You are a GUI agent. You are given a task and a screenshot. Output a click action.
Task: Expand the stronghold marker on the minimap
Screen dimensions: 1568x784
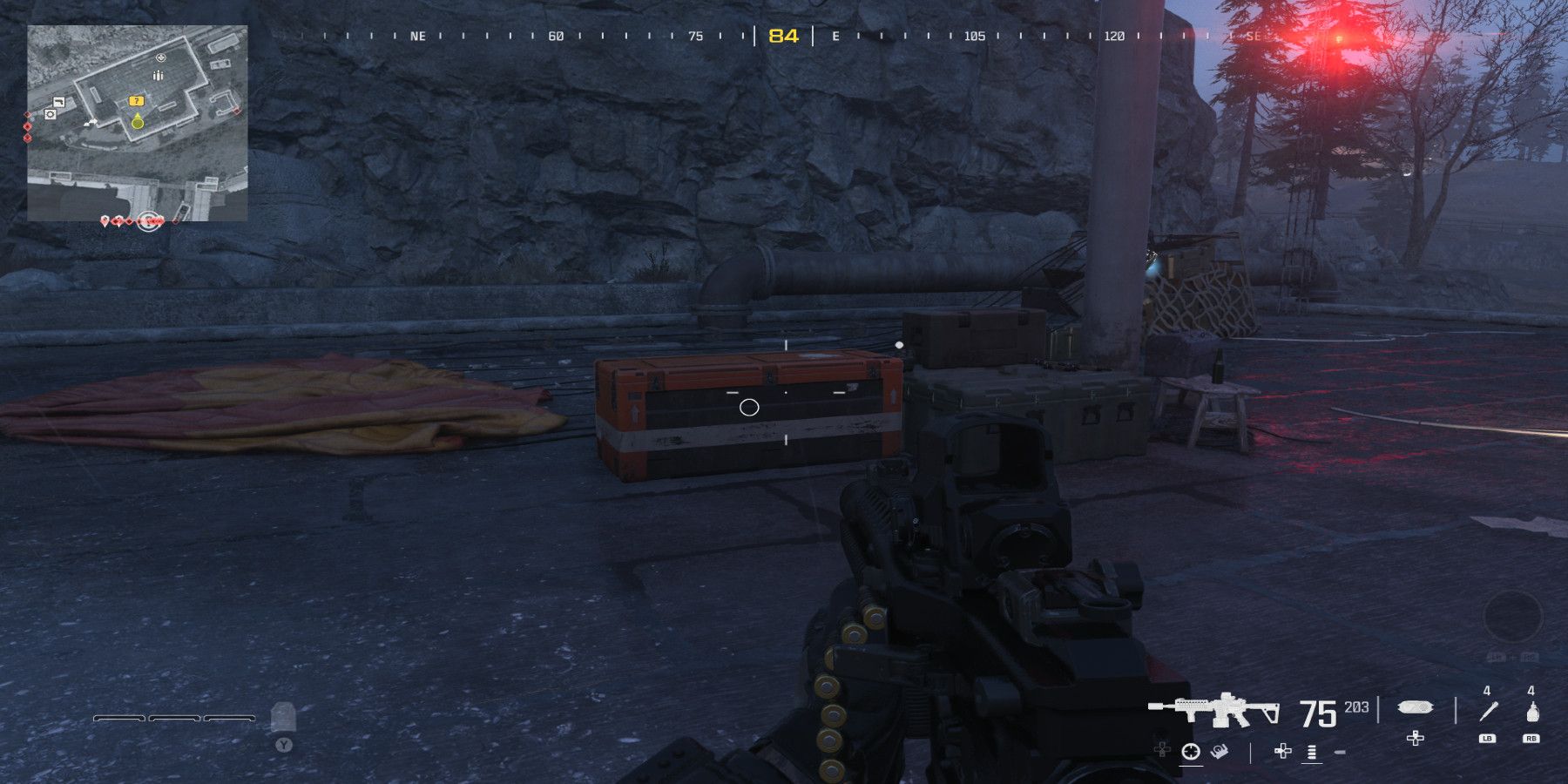tap(158, 74)
